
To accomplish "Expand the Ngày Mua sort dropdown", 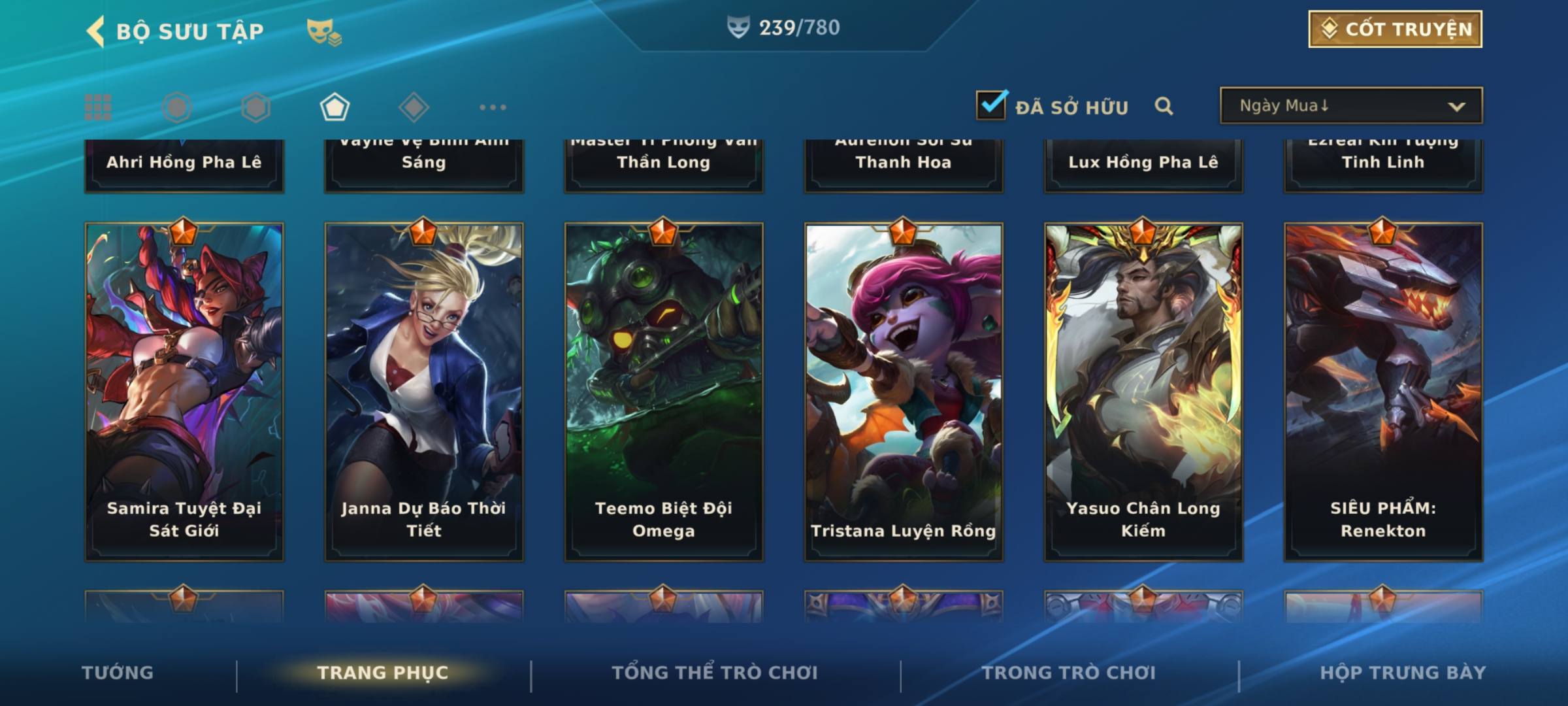I will (1350, 106).
